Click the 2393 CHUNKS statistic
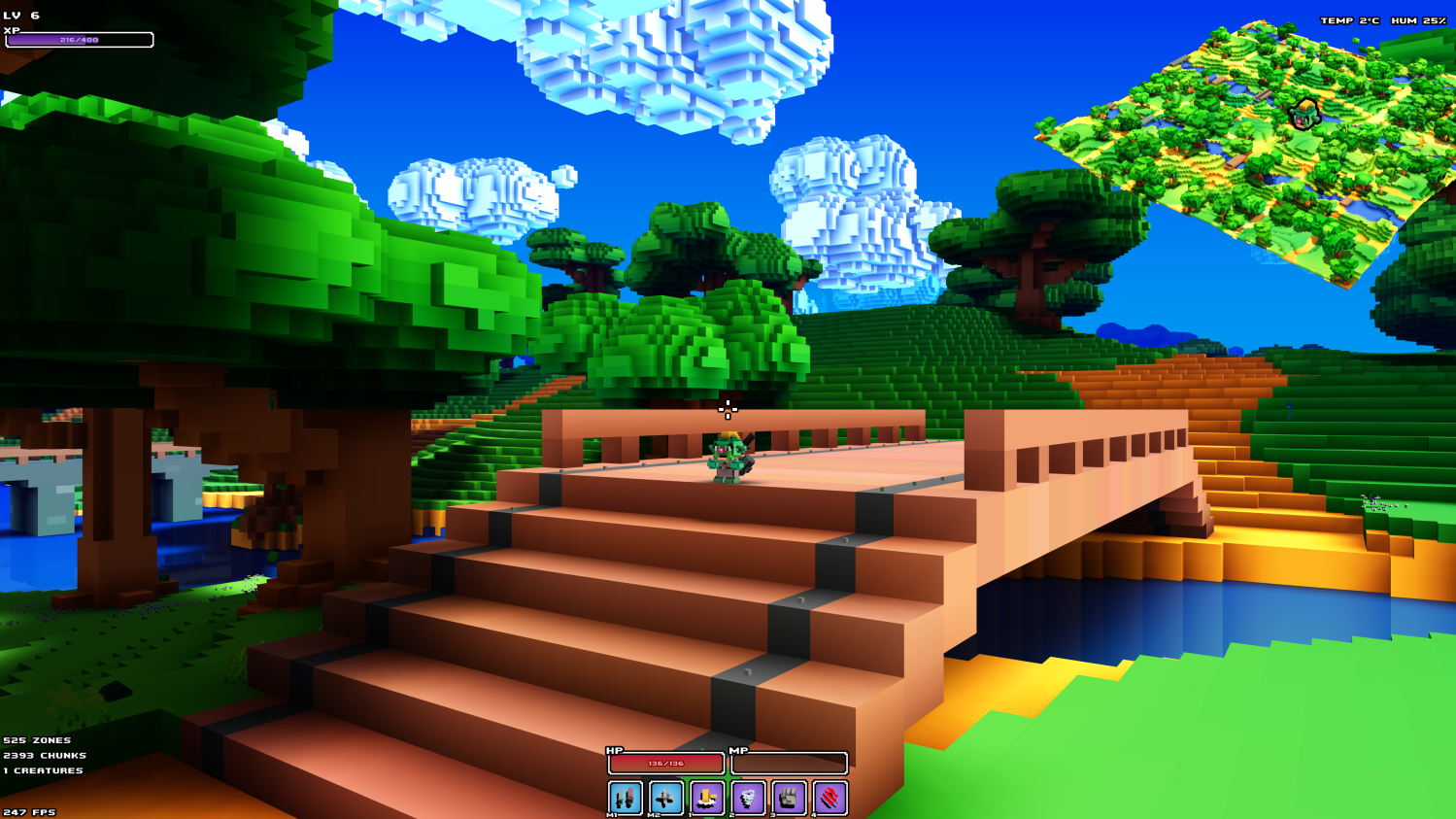Screen dimensions: 1456x819 tap(43, 754)
